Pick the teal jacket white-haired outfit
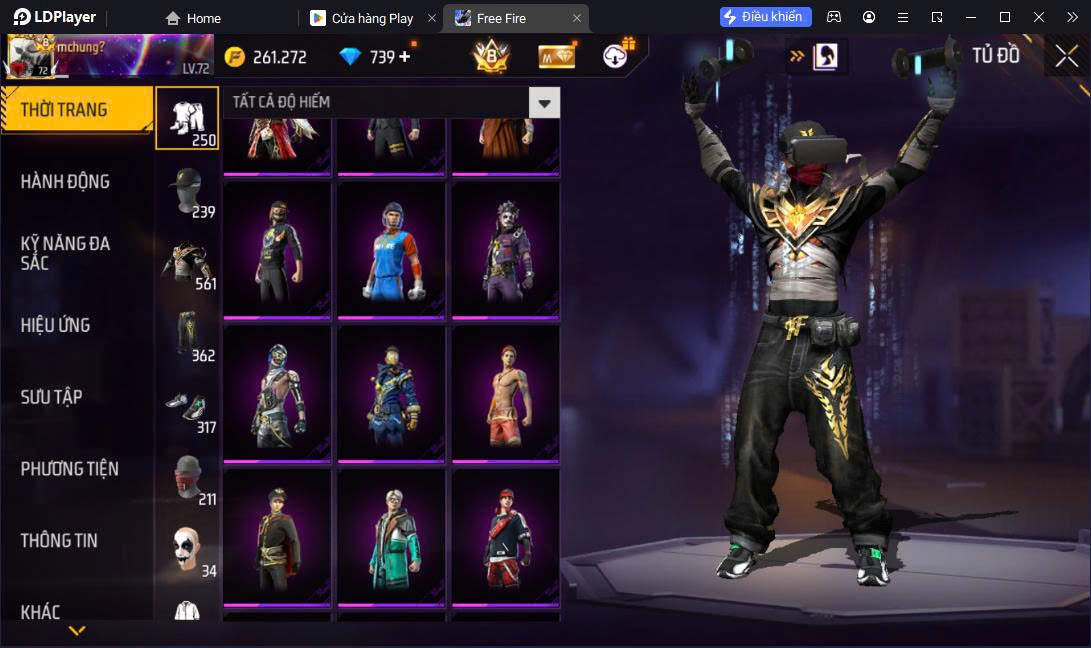 coord(391,537)
